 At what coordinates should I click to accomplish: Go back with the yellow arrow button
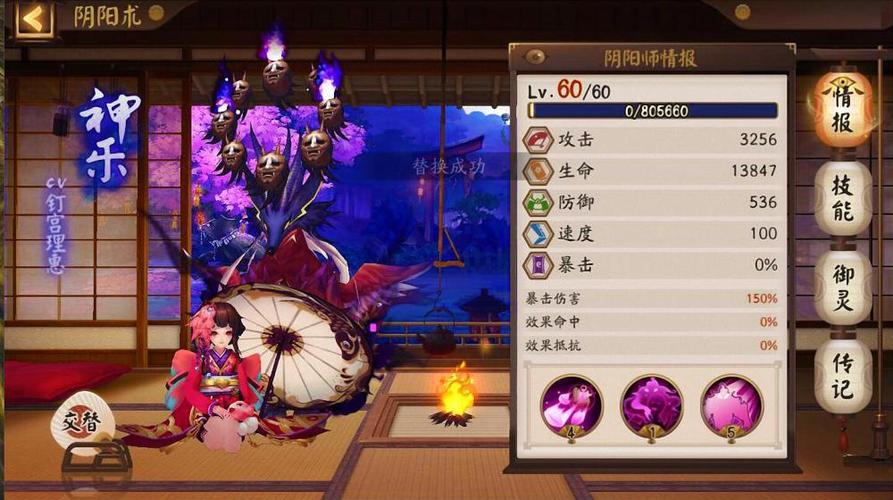(34, 19)
